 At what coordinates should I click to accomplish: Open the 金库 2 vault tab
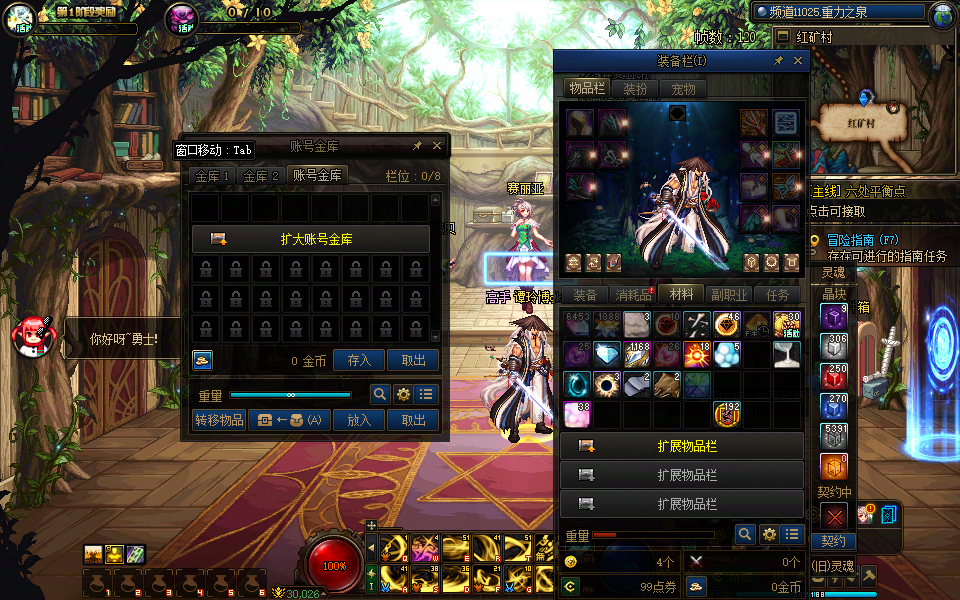pyautogui.click(x=261, y=176)
